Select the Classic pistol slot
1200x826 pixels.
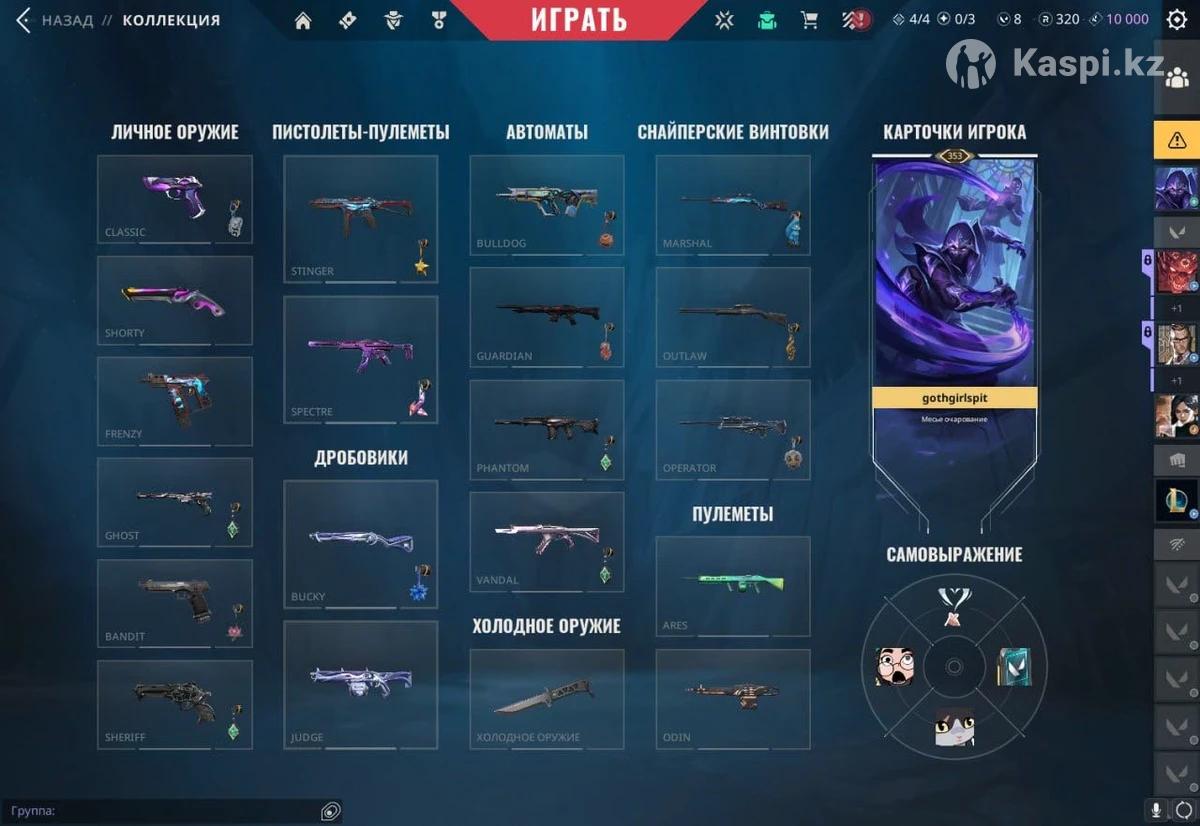click(175, 199)
